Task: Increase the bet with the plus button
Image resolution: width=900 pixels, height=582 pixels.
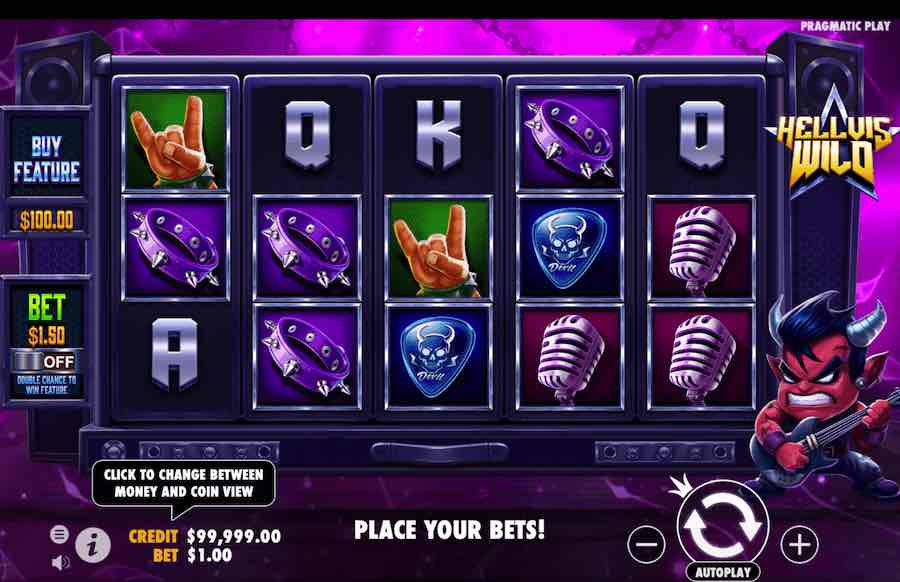Action: click(x=799, y=544)
